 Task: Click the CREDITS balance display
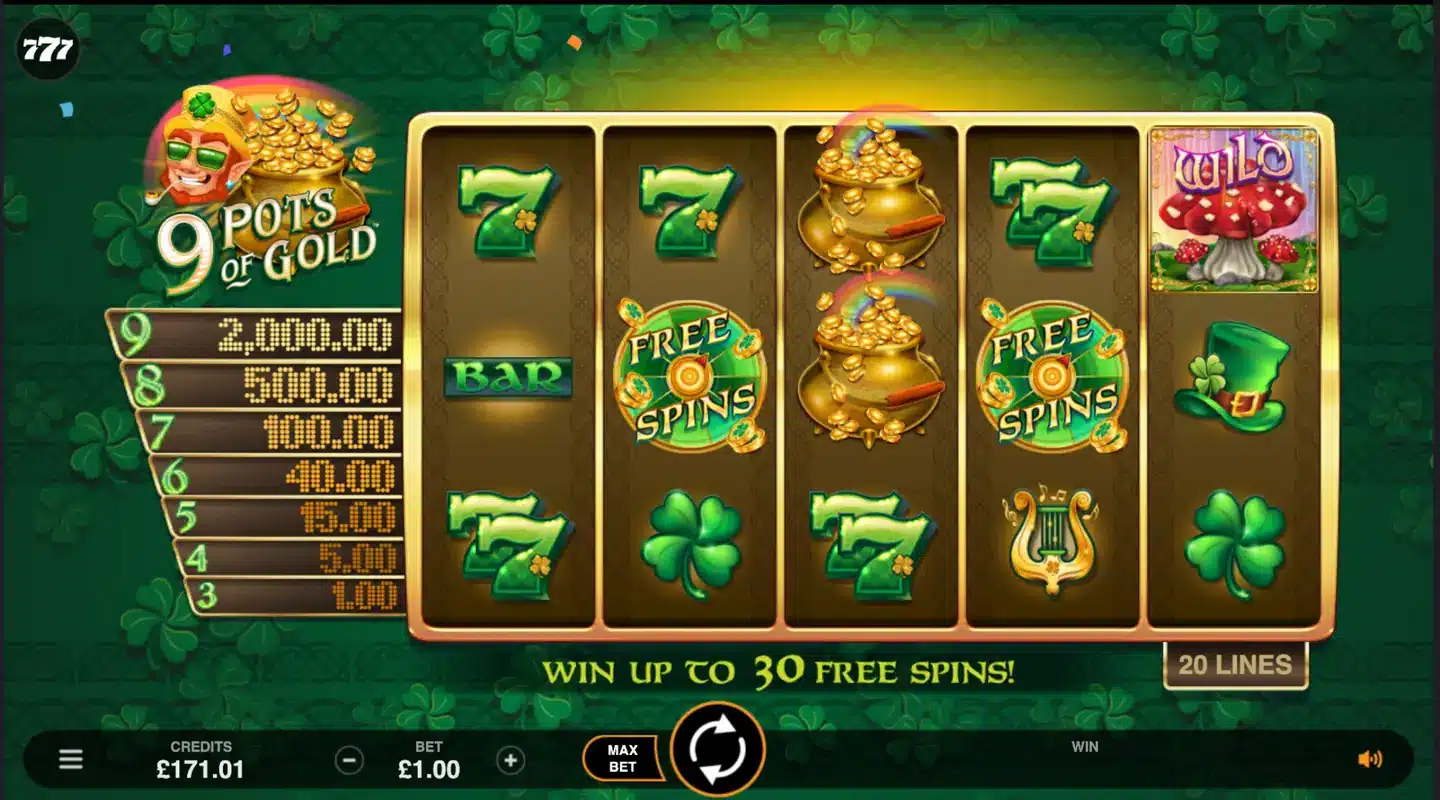(x=203, y=760)
